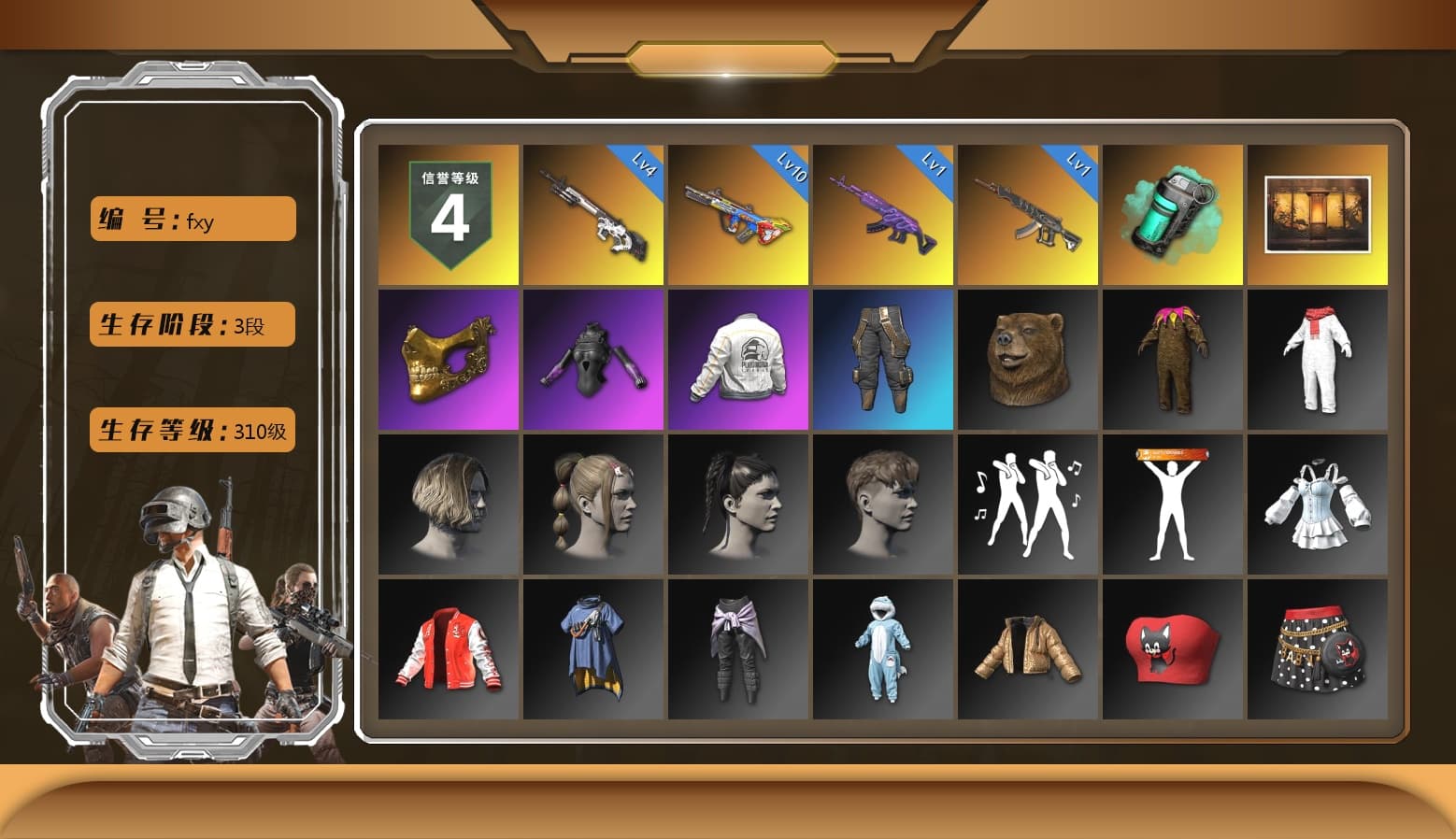
Task: Open the Lv10 graffiti rifle skin
Action: (x=738, y=215)
